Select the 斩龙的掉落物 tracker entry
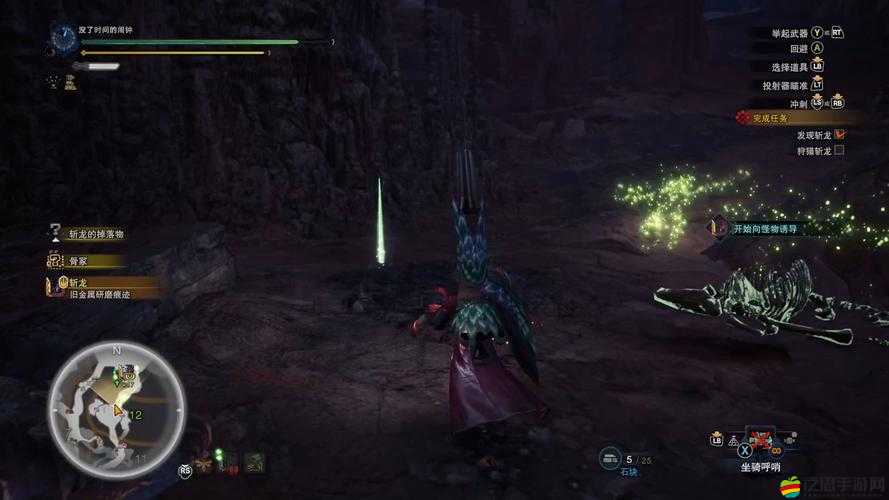This screenshot has height=500, width=889. (x=96, y=233)
